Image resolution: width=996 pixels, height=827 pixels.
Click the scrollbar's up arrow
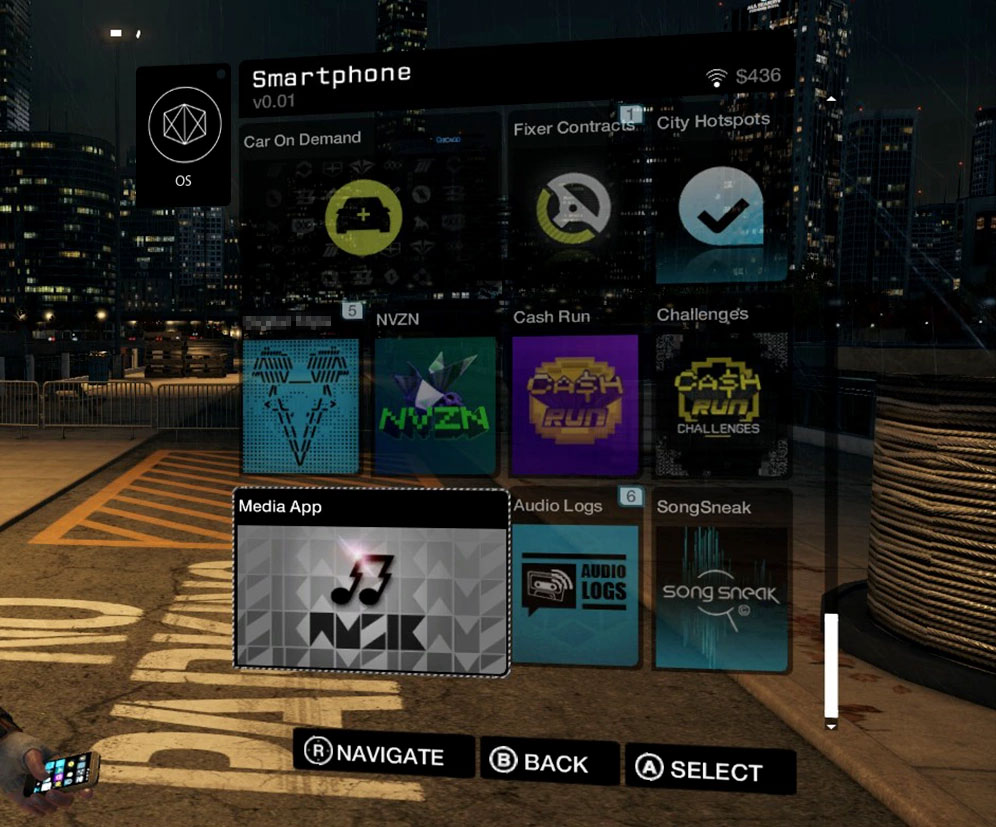coord(830,99)
